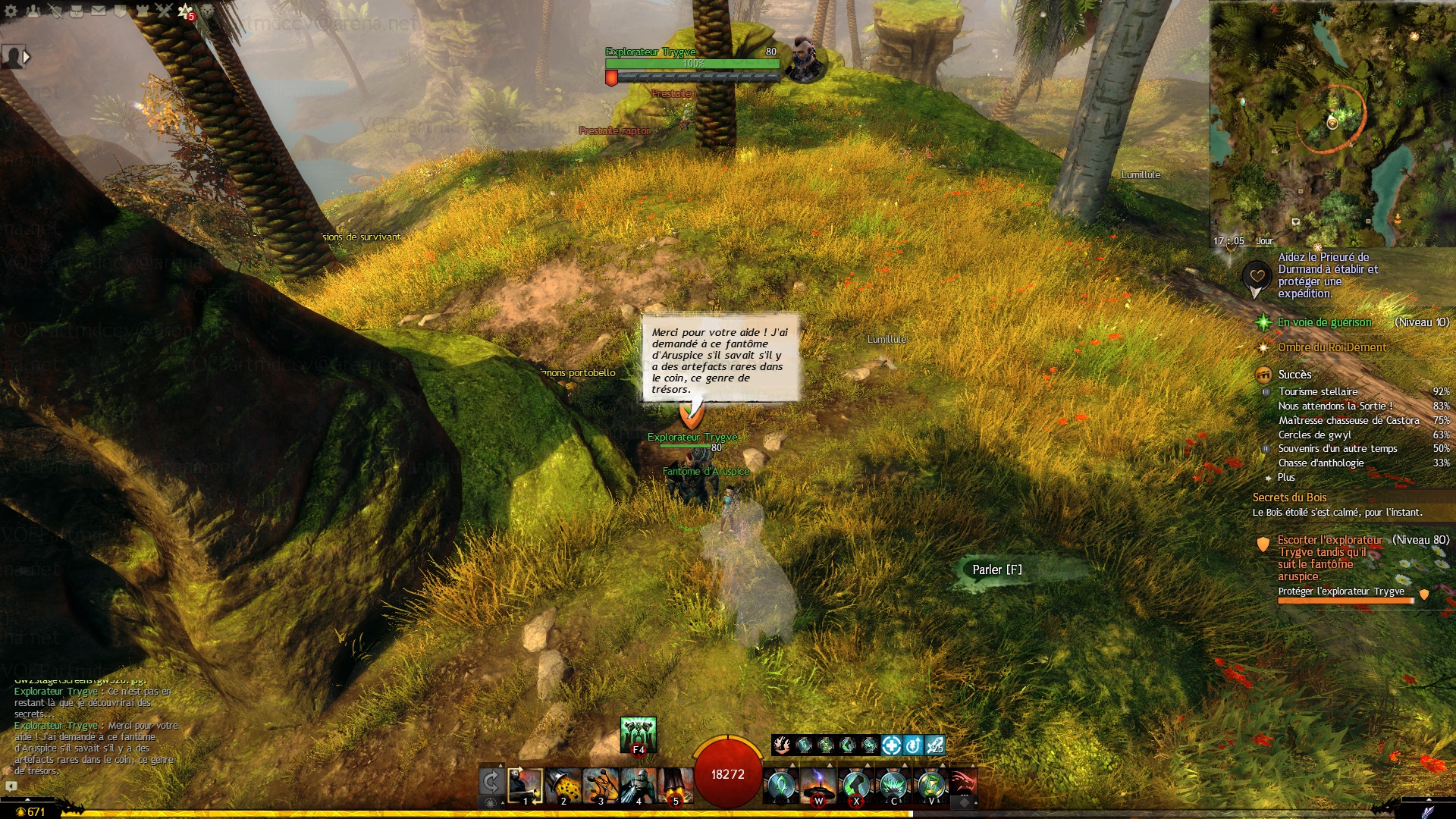Use the F4 green mech skill
This screenshot has width=1456, height=819.
638,733
